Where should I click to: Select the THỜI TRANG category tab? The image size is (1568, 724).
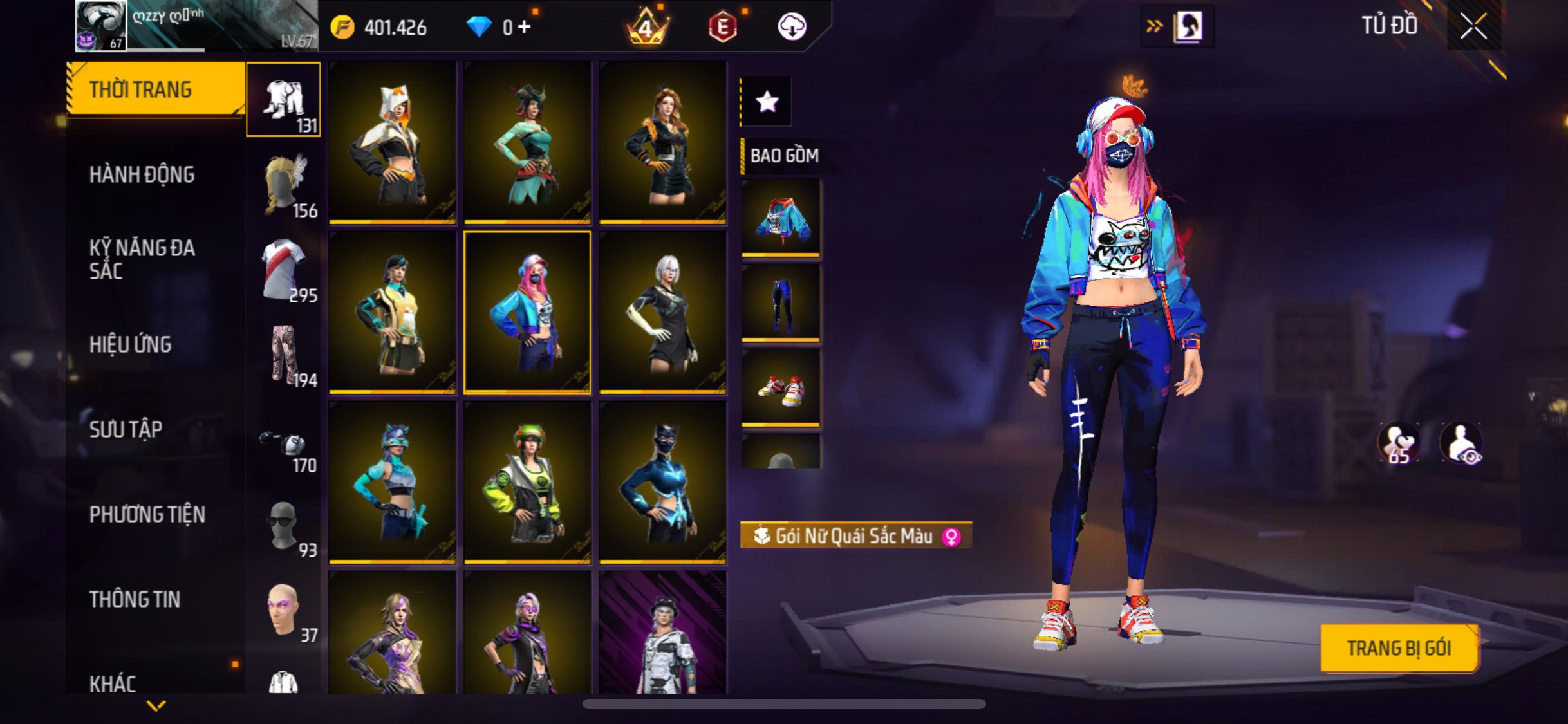pos(154,89)
